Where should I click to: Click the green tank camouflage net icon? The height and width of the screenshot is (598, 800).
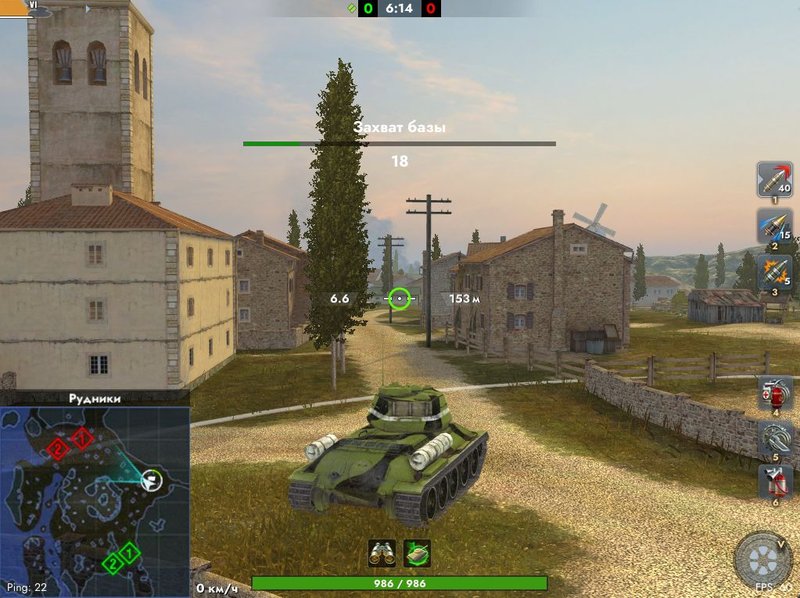point(417,552)
